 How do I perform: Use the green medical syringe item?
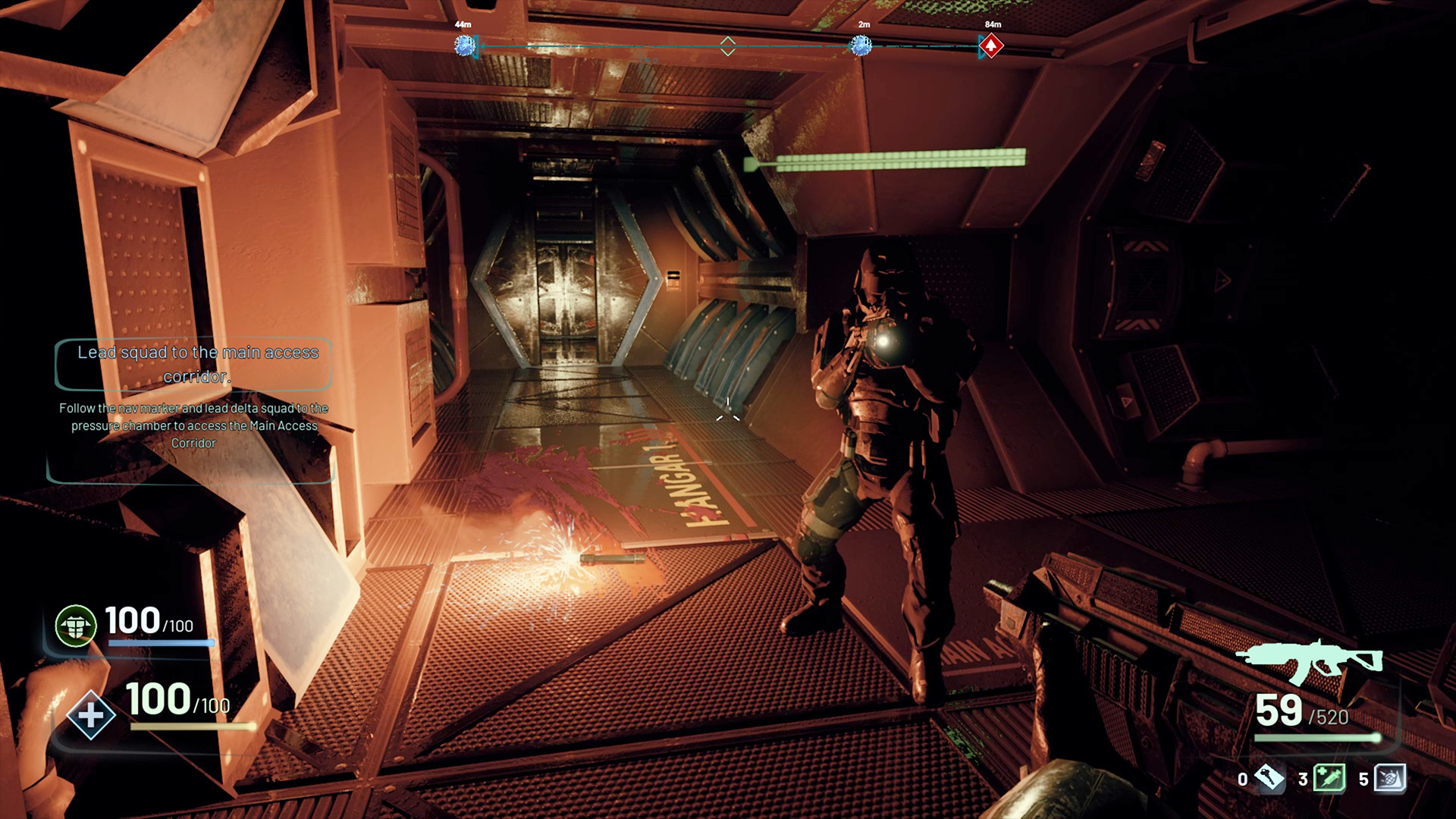click(1329, 777)
